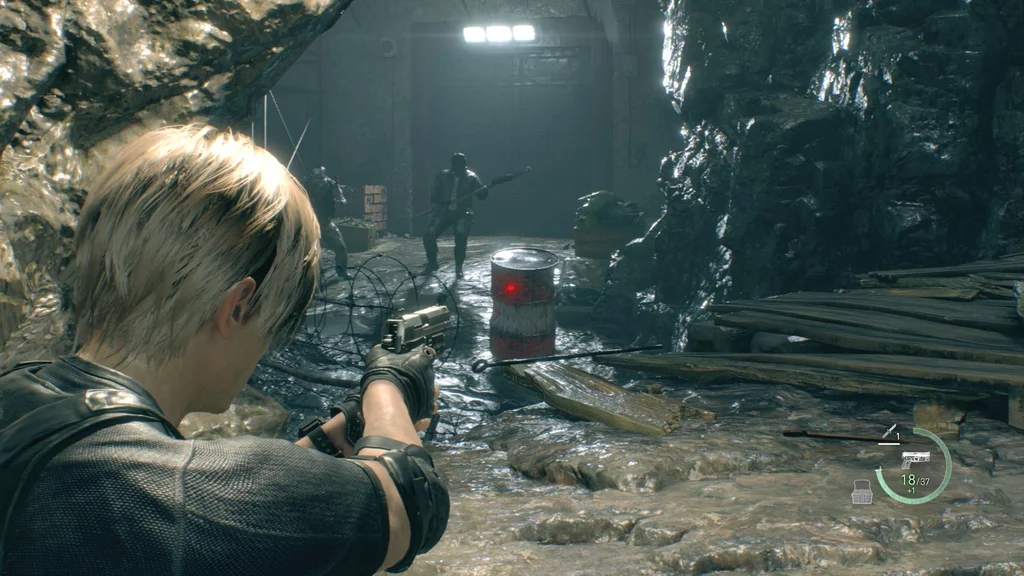Open the attaché case icon
The height and width of the screenshot is (576, 1024).
(x=861, y=491)
